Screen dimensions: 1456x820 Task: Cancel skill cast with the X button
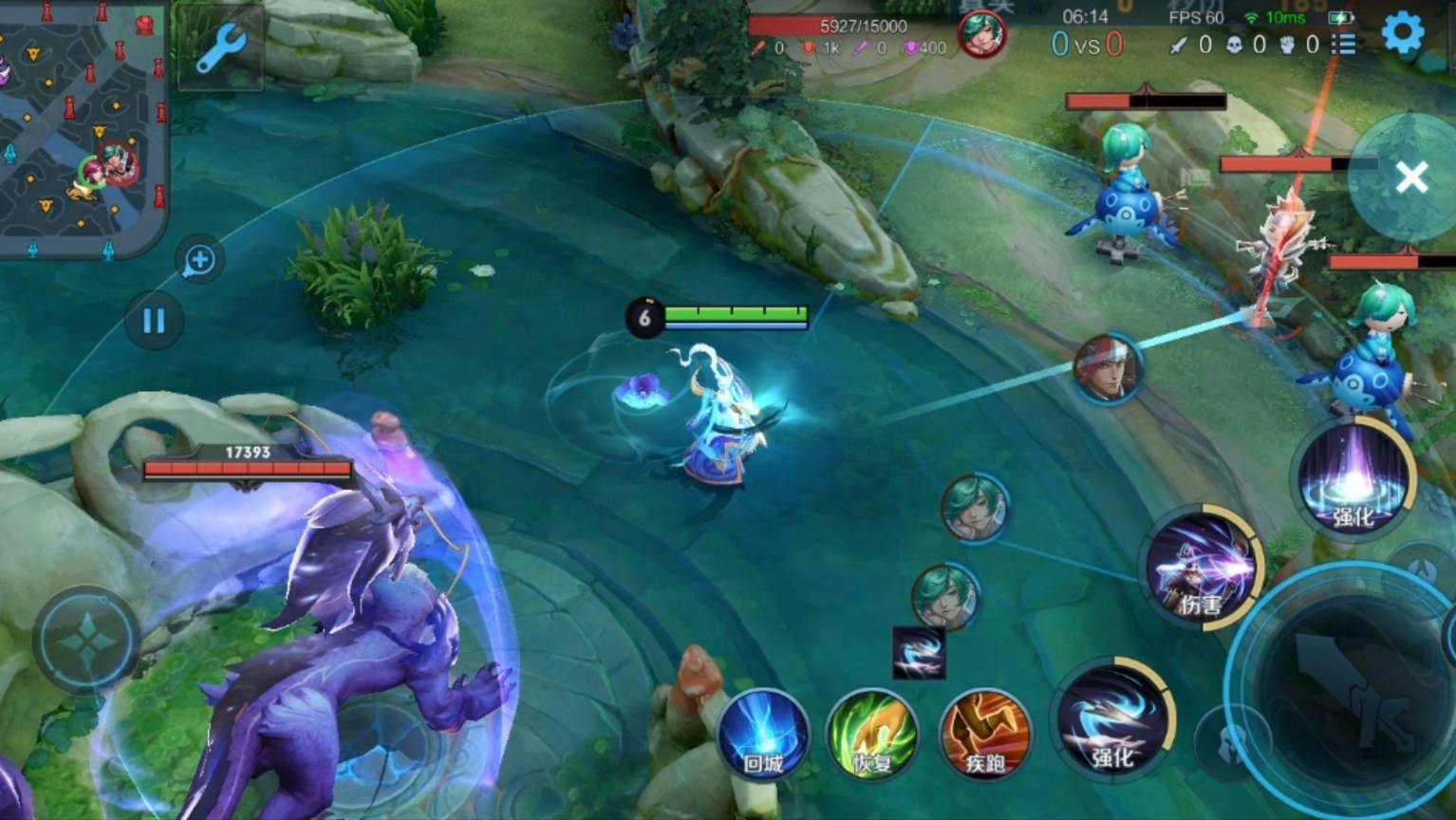point(1411,177)
